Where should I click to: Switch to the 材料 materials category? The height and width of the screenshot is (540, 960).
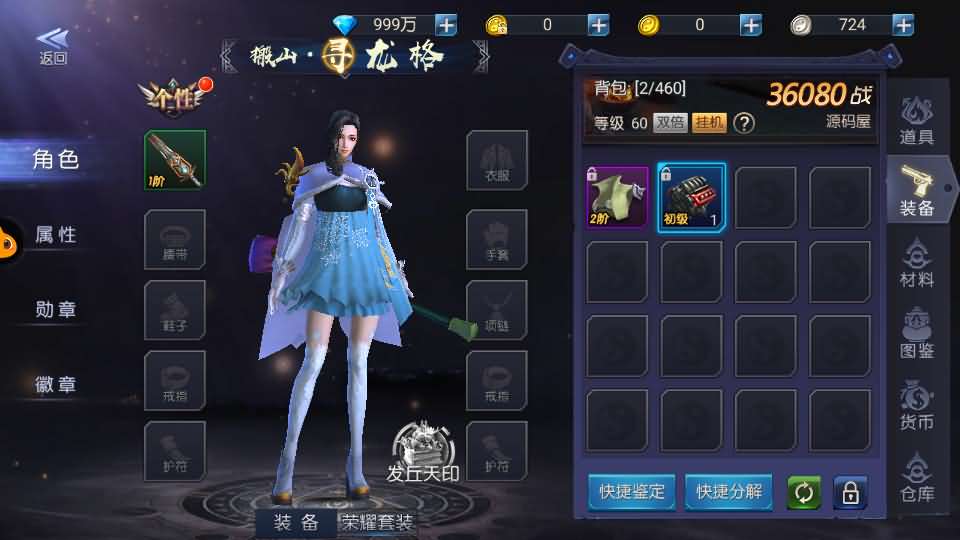916,264
